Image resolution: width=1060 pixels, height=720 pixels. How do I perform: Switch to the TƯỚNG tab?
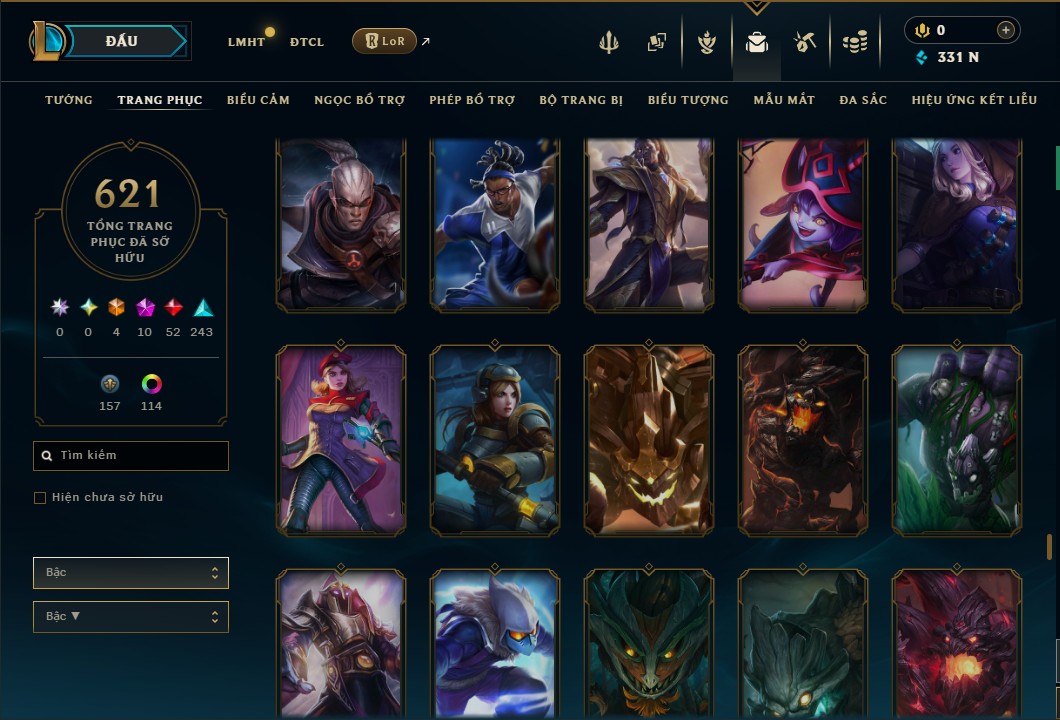pos(69,100)
